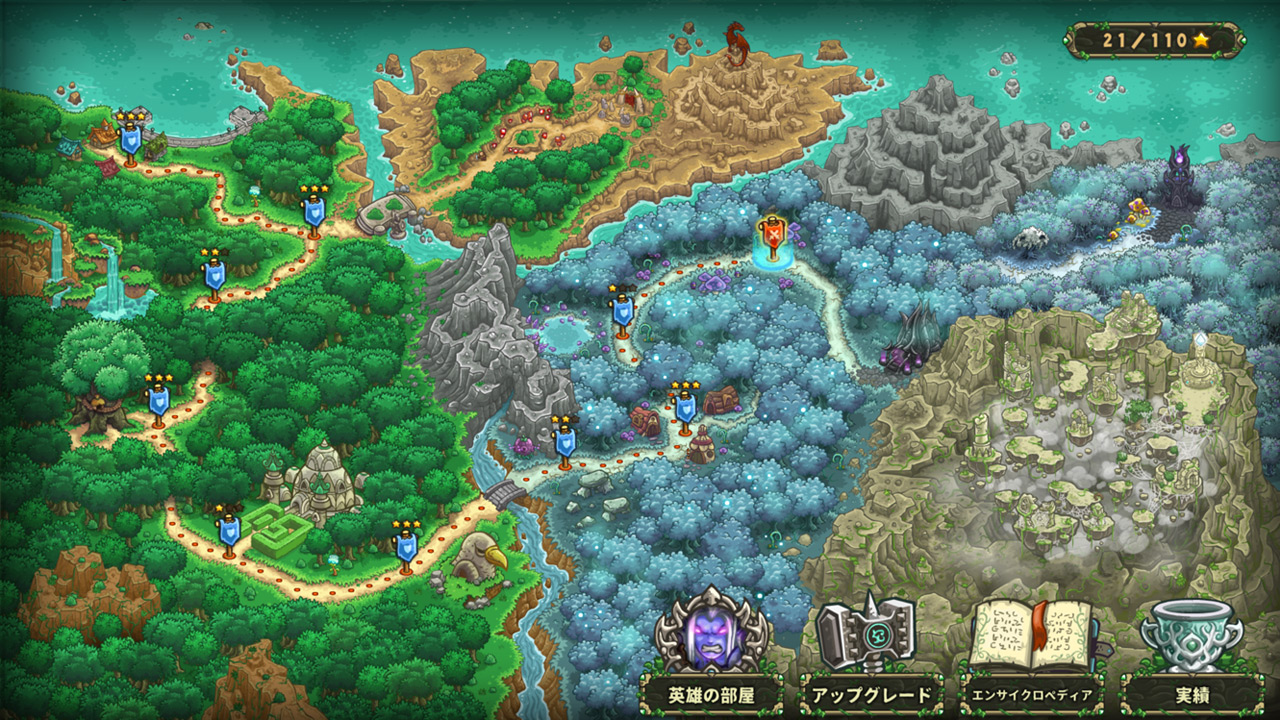The width and height of the screenshot is (1280, 720).
Task: Open the 英雄の部屋 (Hero Room) screen
Action: (x=700, y=689)
